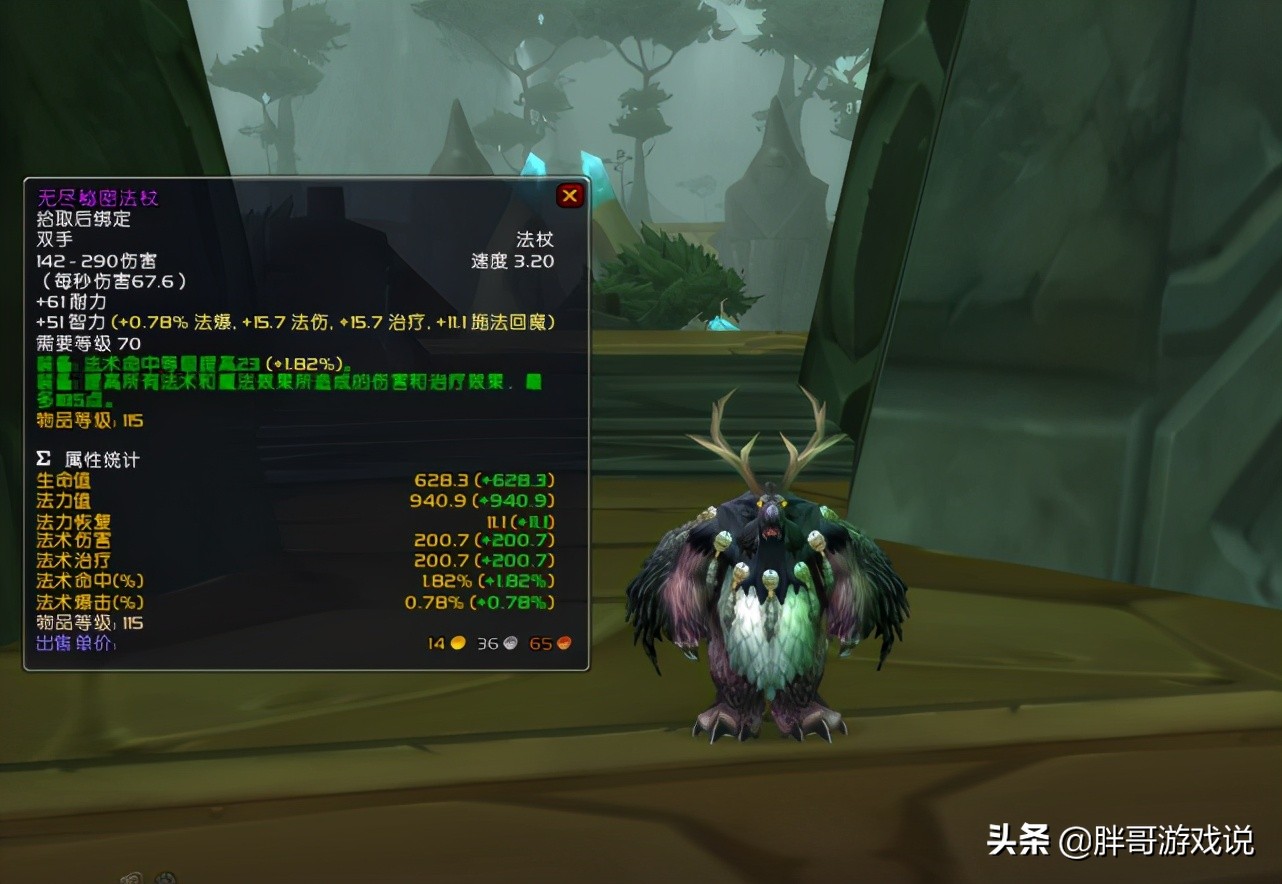Viewport: 1282px width, 884px height.
Task: Click the coin icon at bottom-left corner
Action: coord(131,878)
